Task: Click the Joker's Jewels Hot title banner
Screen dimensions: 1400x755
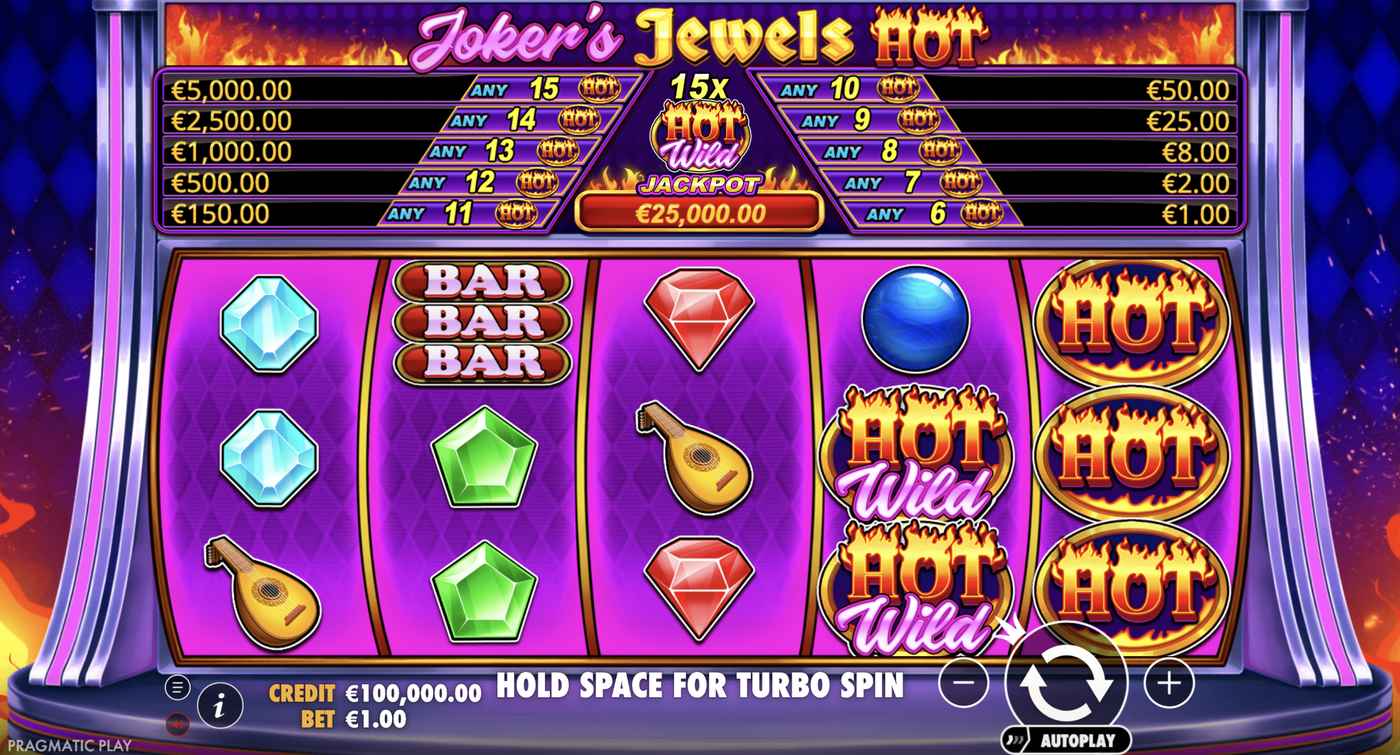Action: click(x=700, y=33)
